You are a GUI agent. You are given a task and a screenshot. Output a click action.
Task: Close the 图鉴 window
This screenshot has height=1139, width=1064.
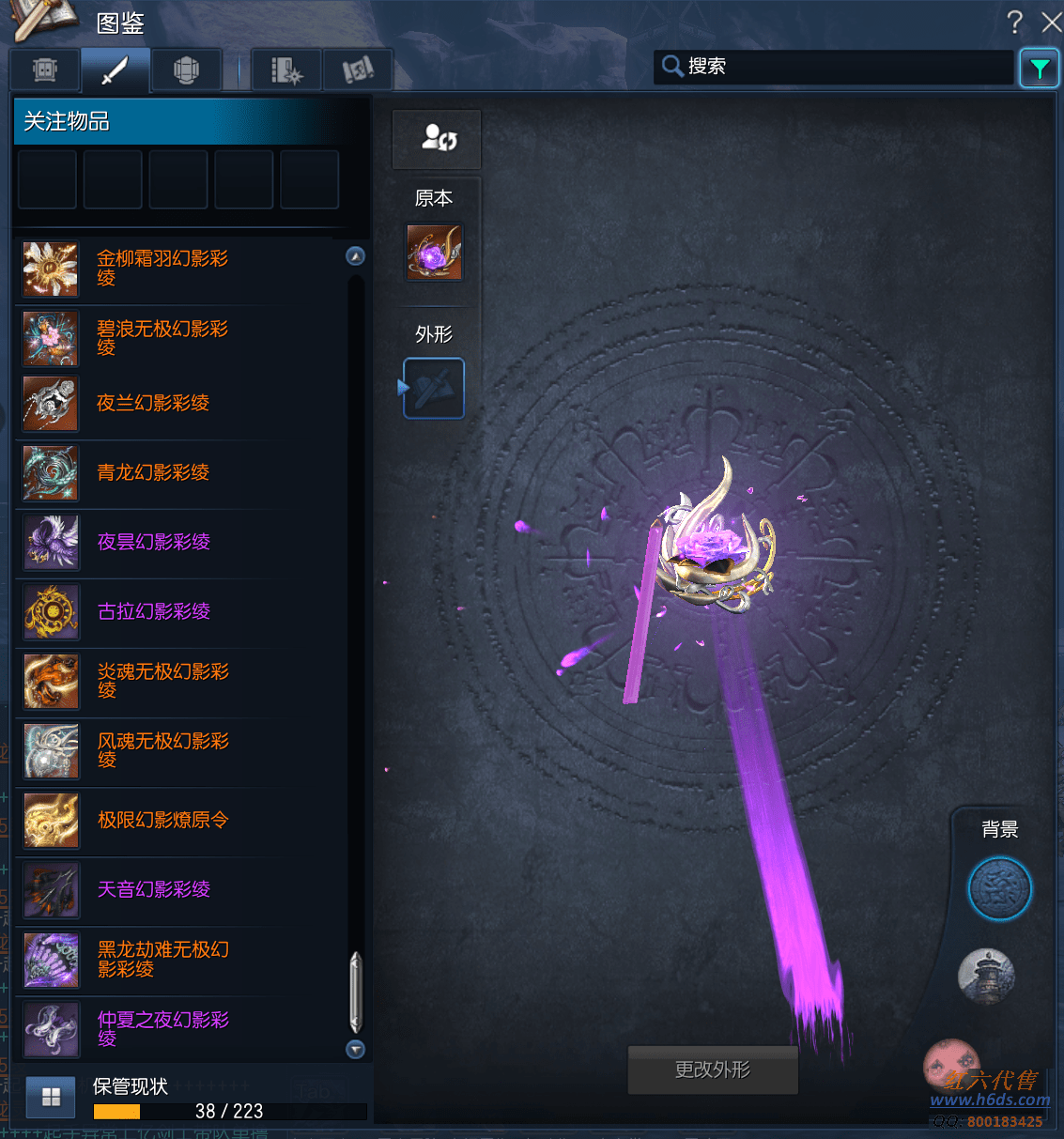click(1052, 22)
